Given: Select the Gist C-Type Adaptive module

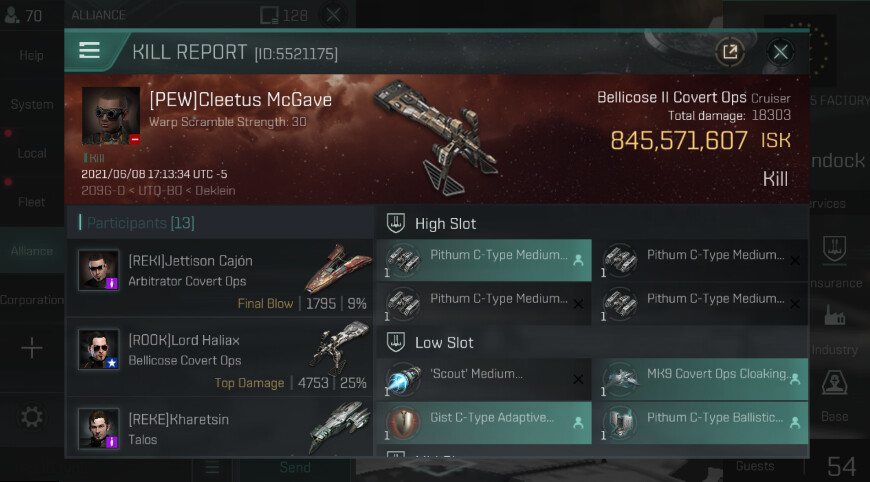Looking at the screenshot, I should click(482, 423).
